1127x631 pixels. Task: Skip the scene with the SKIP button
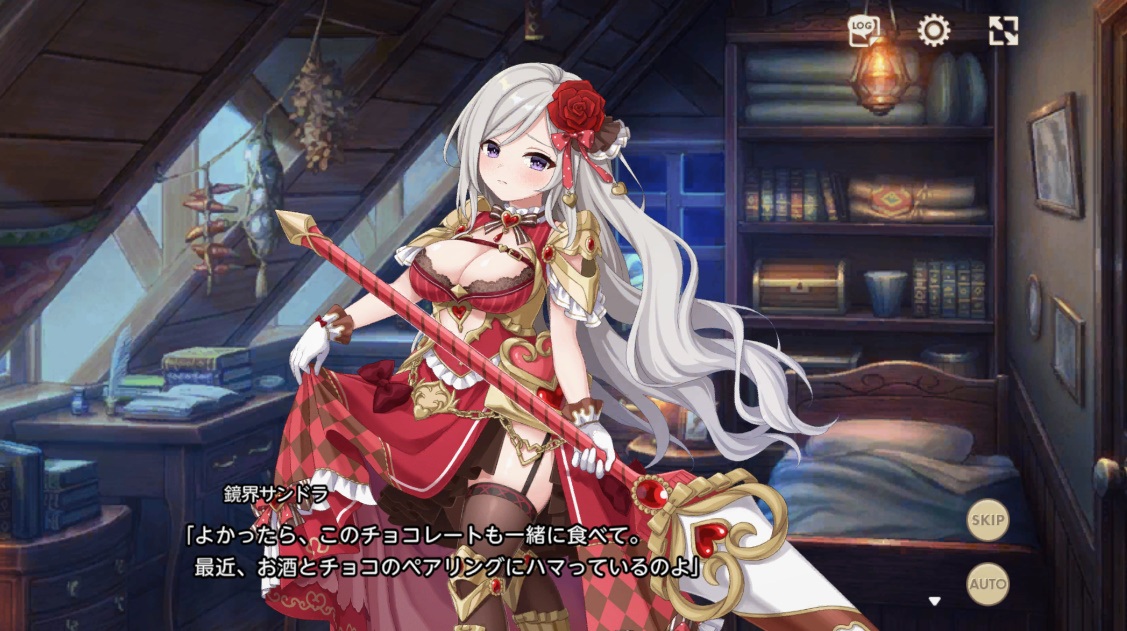(987, 520)
